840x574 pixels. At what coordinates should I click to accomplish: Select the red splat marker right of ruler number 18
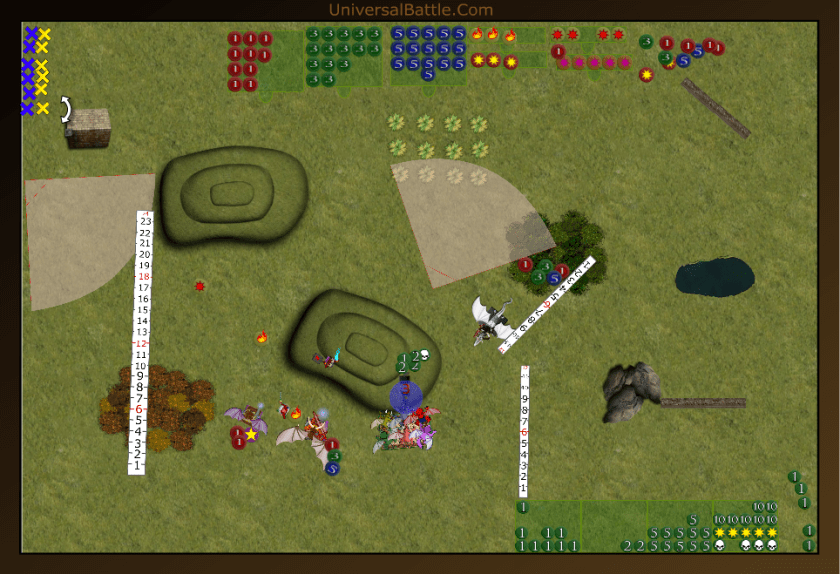pos(200,287)
